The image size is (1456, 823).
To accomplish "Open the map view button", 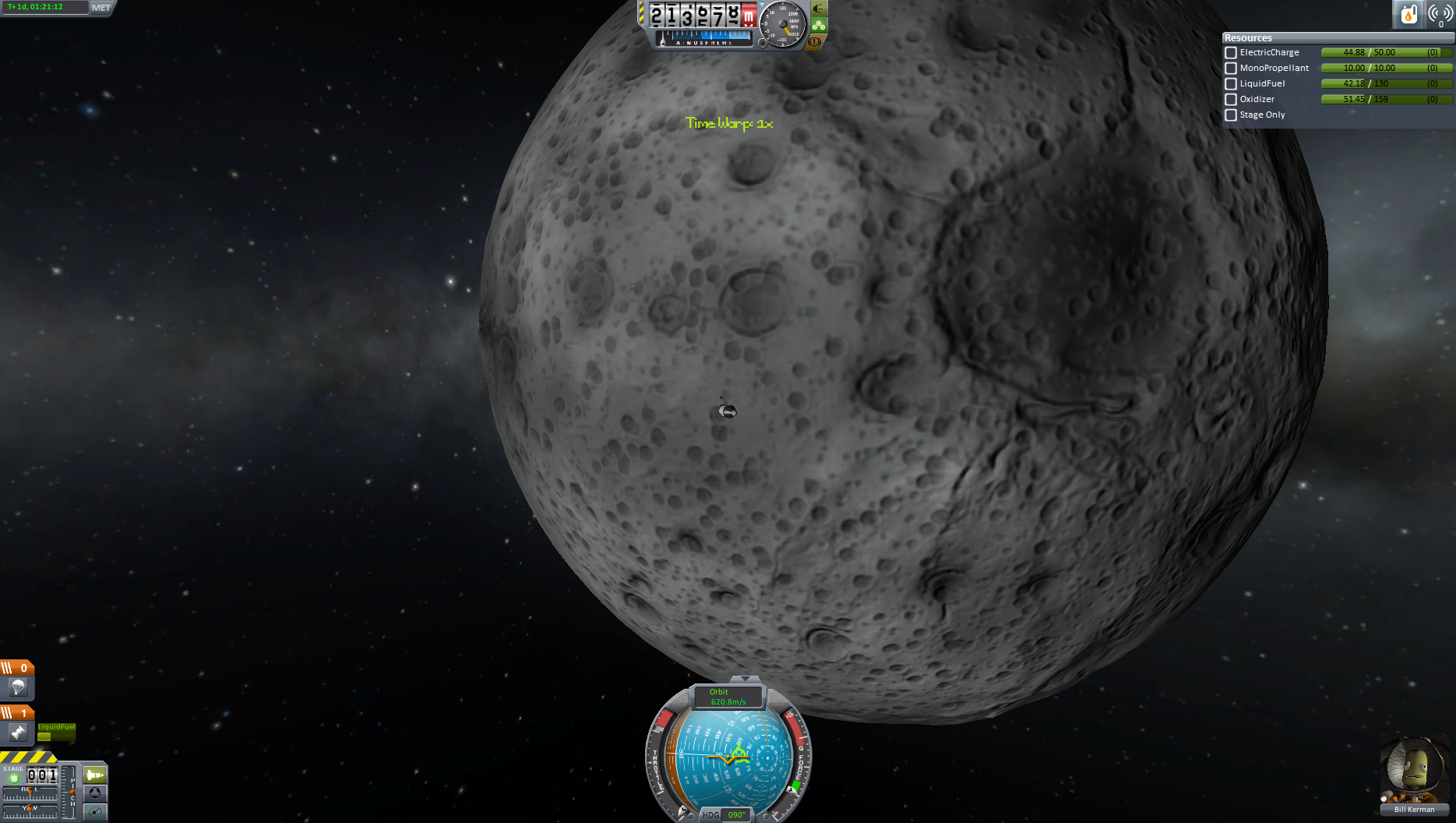I will point(95,812).
